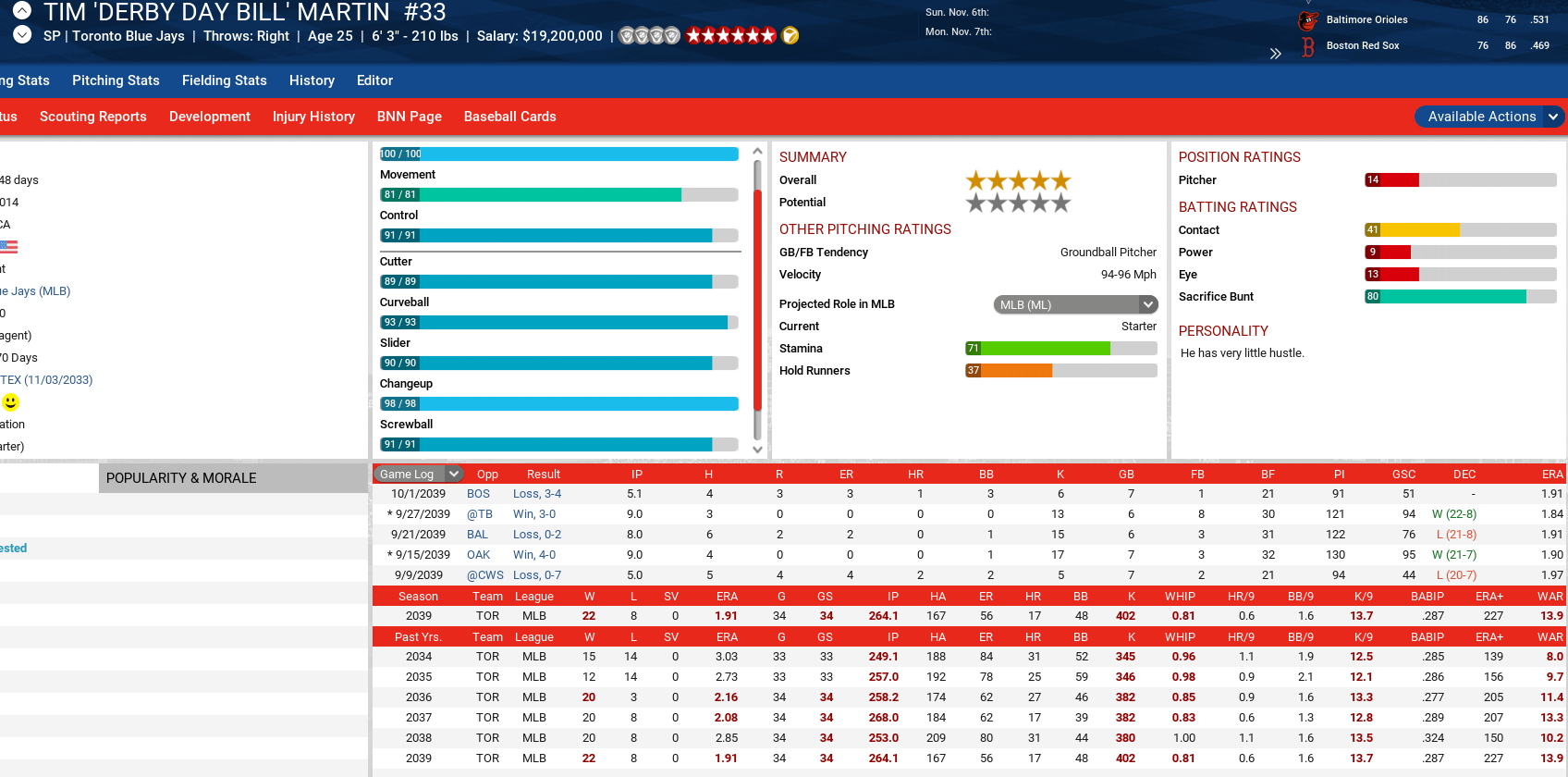Open the Available Actions dropdown
The image size is (1568, 777).
[x=1488, y=117]
